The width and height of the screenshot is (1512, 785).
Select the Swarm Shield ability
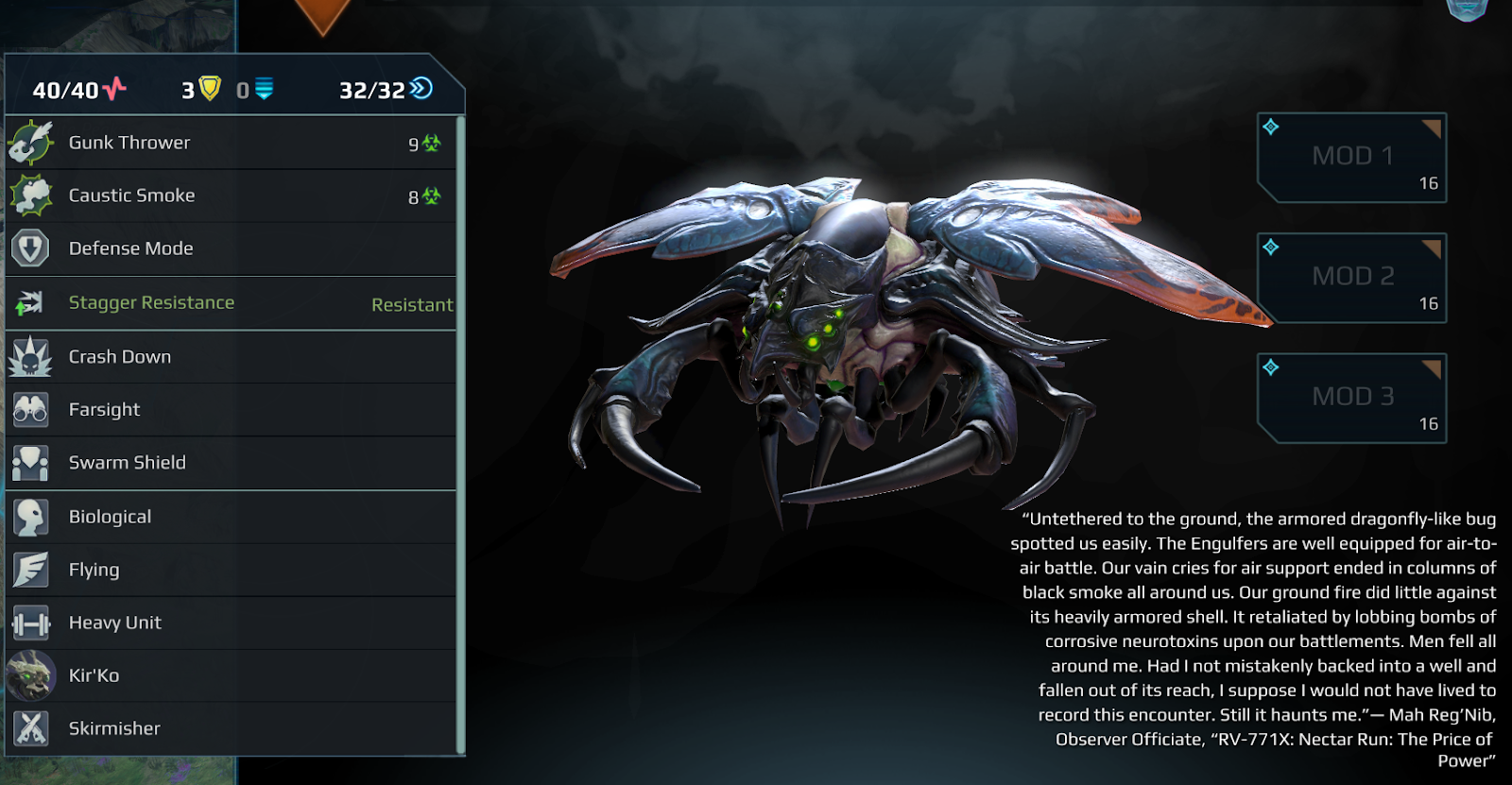click(x=231, y=463)
